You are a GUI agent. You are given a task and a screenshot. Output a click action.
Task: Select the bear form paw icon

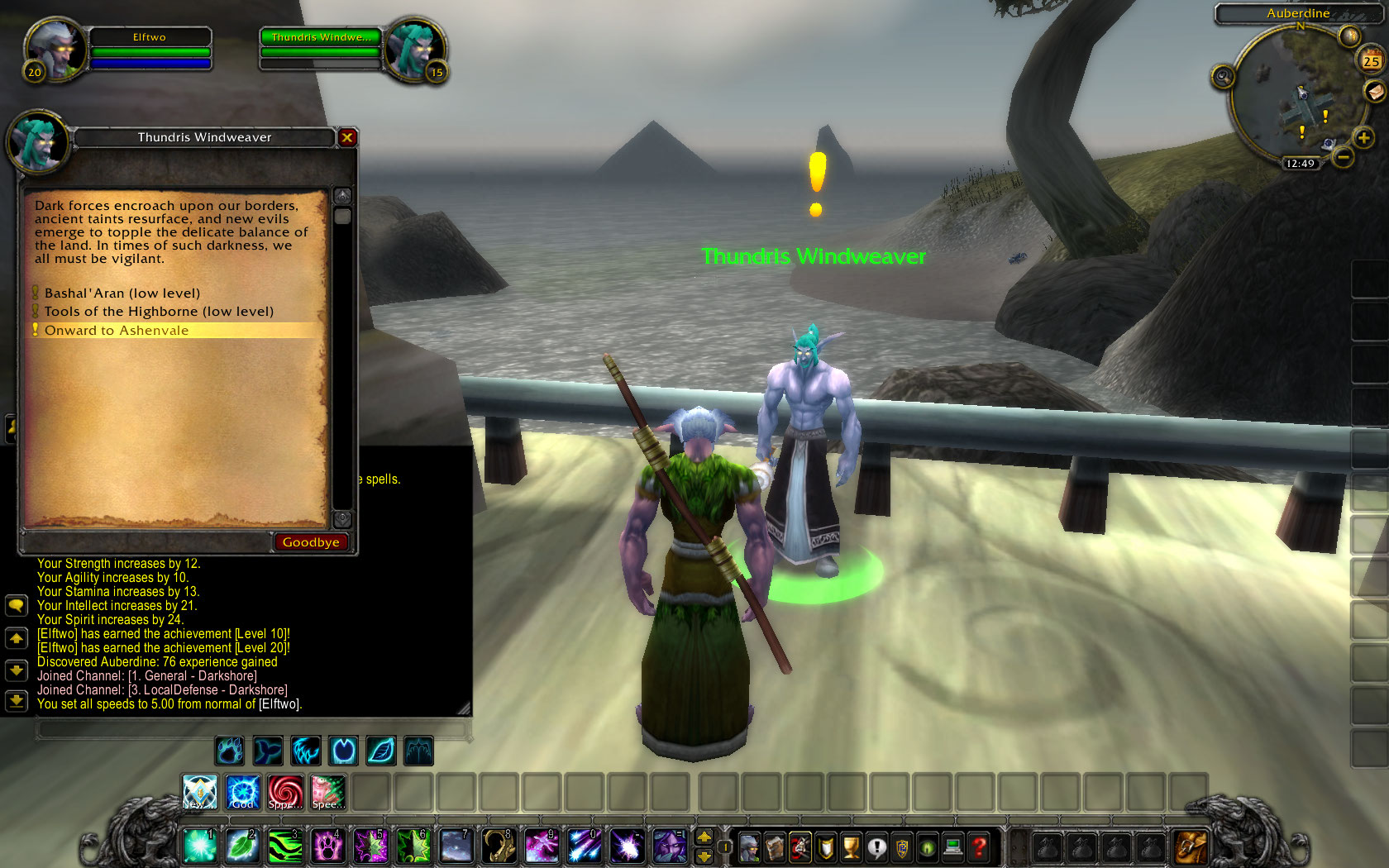click(x=230, y=751)
